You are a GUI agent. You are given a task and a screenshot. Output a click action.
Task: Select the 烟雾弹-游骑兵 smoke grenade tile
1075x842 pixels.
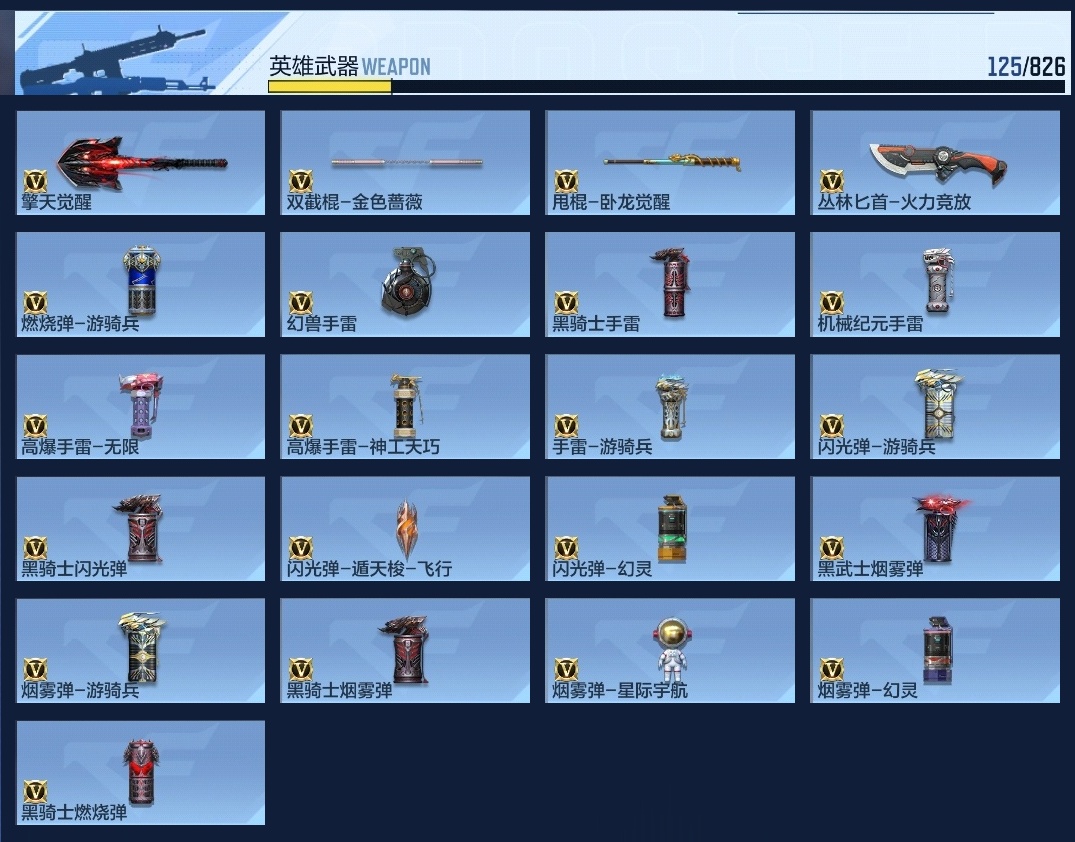[x=141, y=650]
